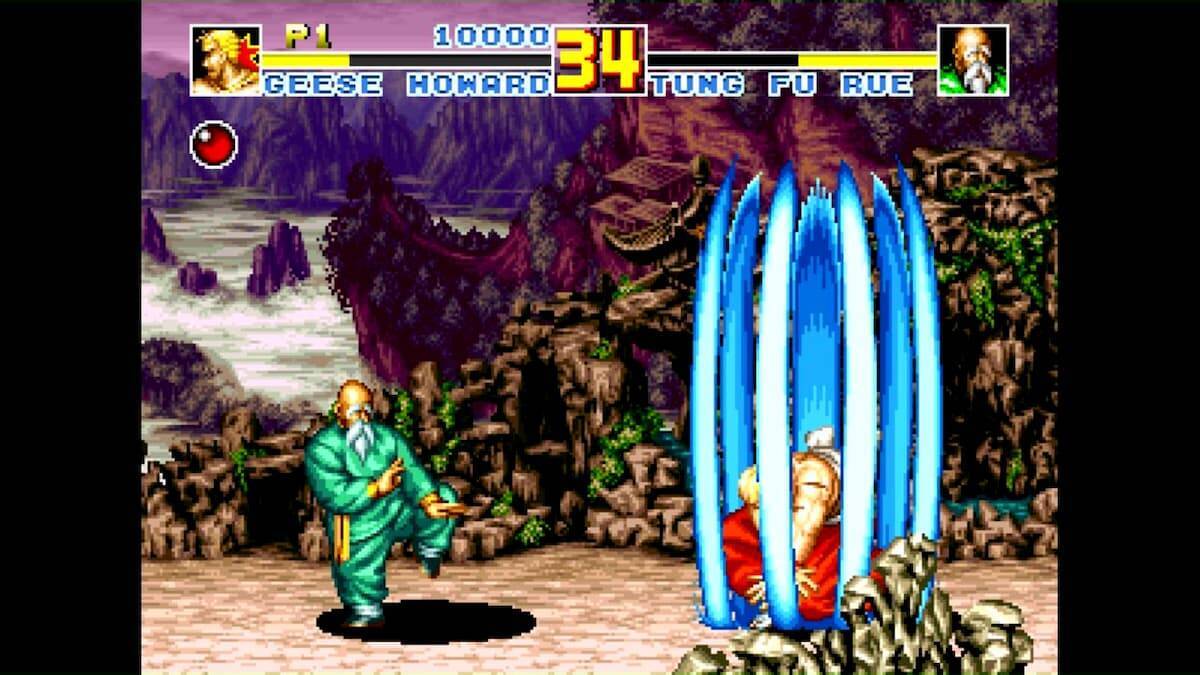Screen dimensions: 1200x675
Task: Select the Tung Fu Rue portrait
Action: point(972,61)
